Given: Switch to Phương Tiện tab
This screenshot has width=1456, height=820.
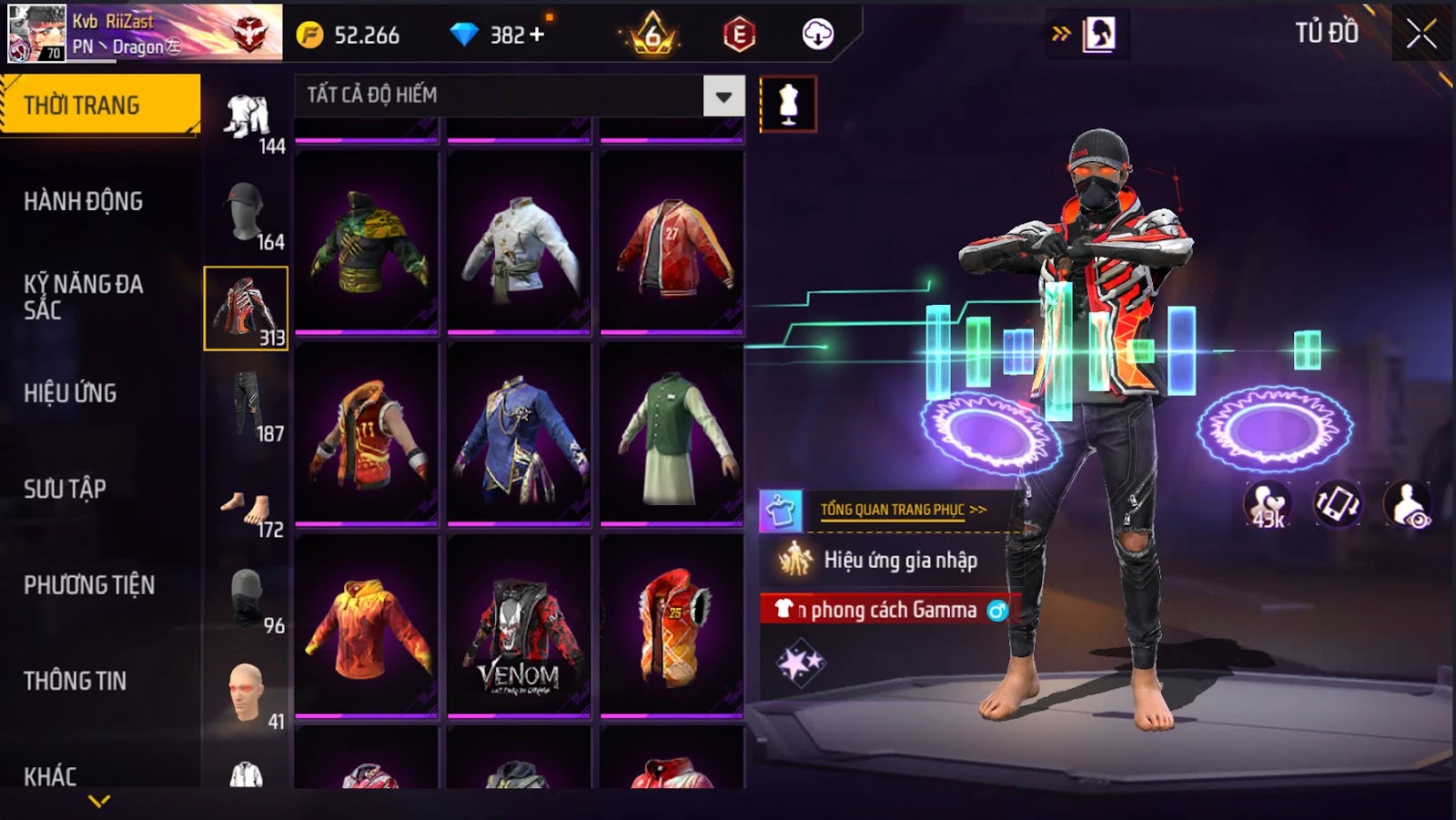Looking at the screenshot, I should click(89, 584).
